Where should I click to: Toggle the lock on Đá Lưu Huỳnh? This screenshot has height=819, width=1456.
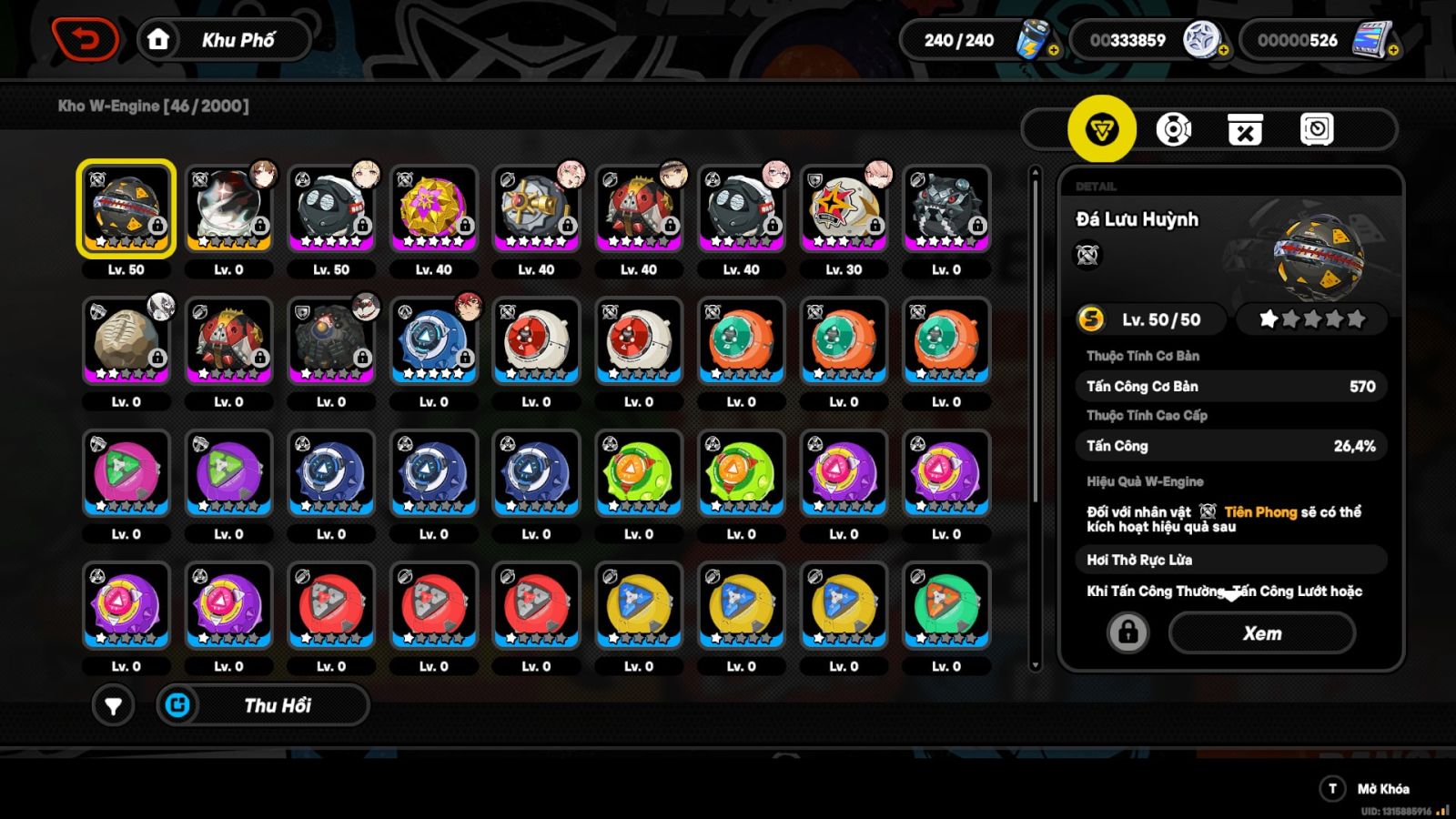click(1128, 632)
